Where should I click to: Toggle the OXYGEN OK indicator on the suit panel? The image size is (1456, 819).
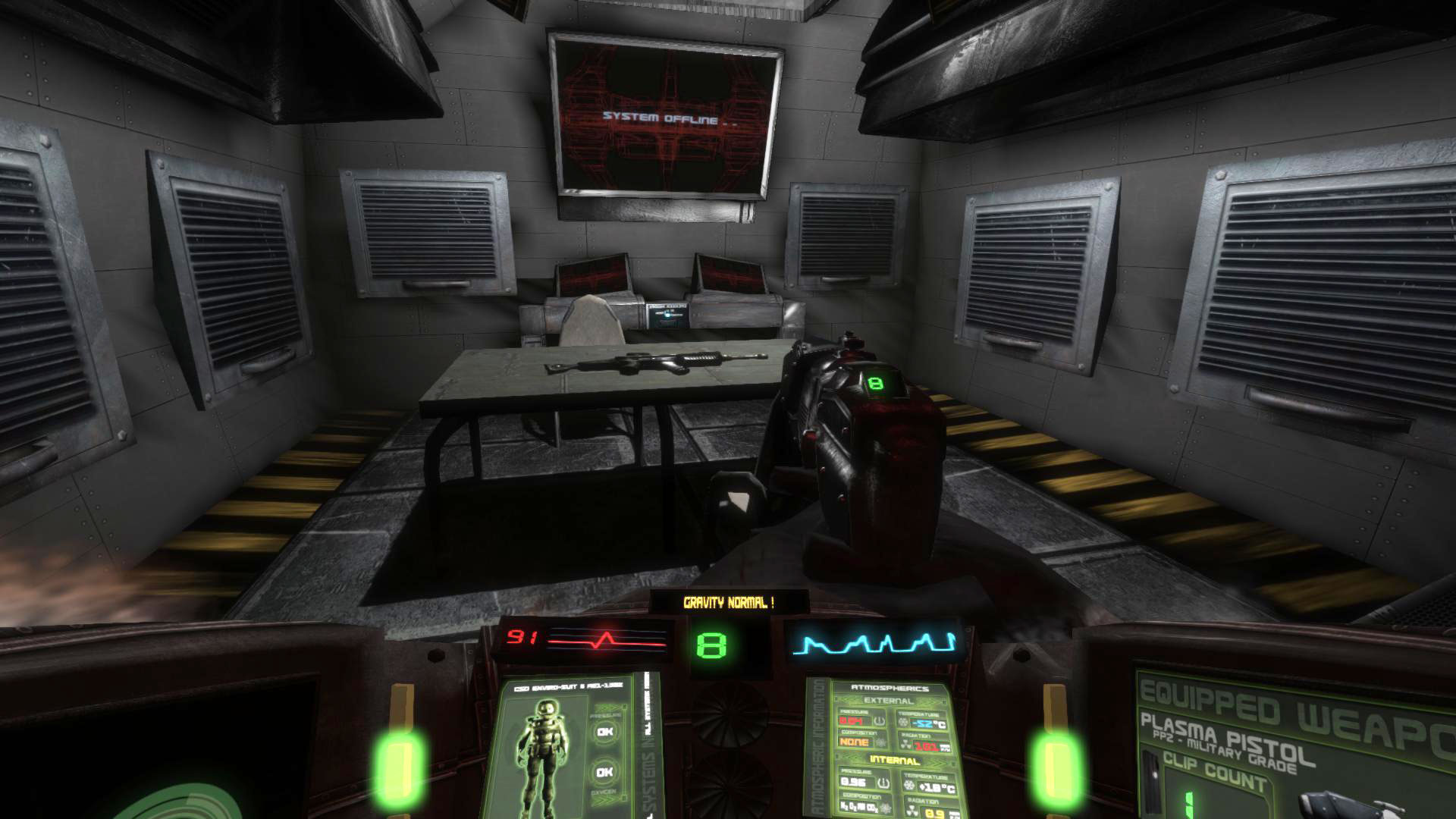(x=604, y=772)
